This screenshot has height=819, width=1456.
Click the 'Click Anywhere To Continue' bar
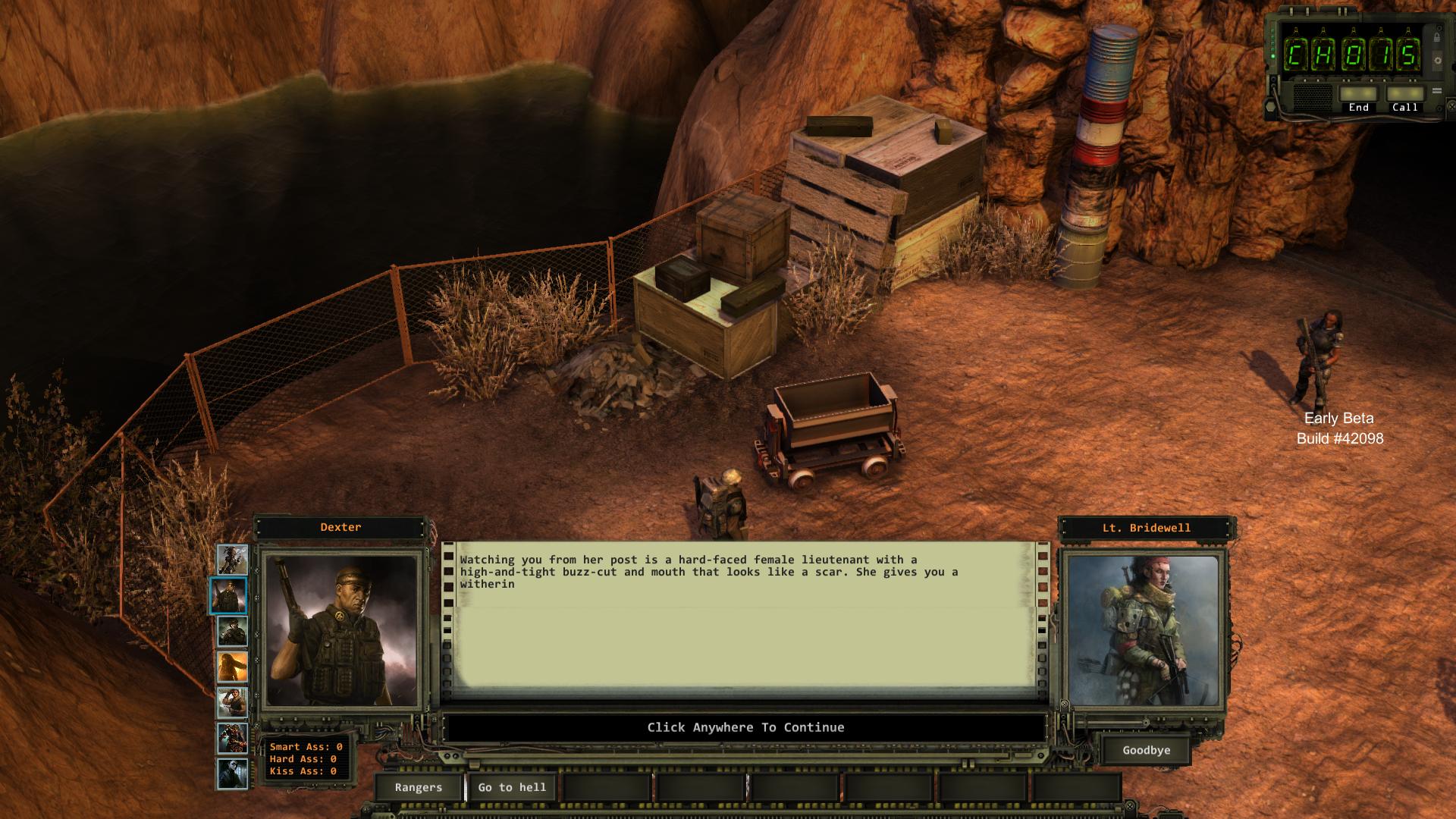[745, 727]
